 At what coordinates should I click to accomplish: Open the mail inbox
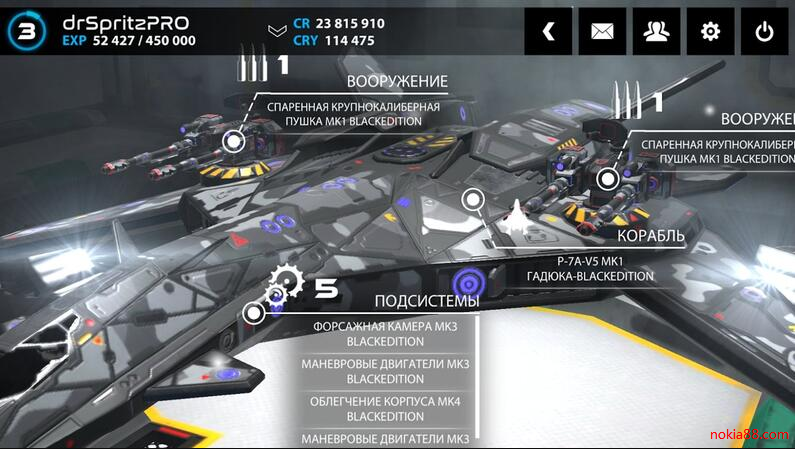coord(602,31)
